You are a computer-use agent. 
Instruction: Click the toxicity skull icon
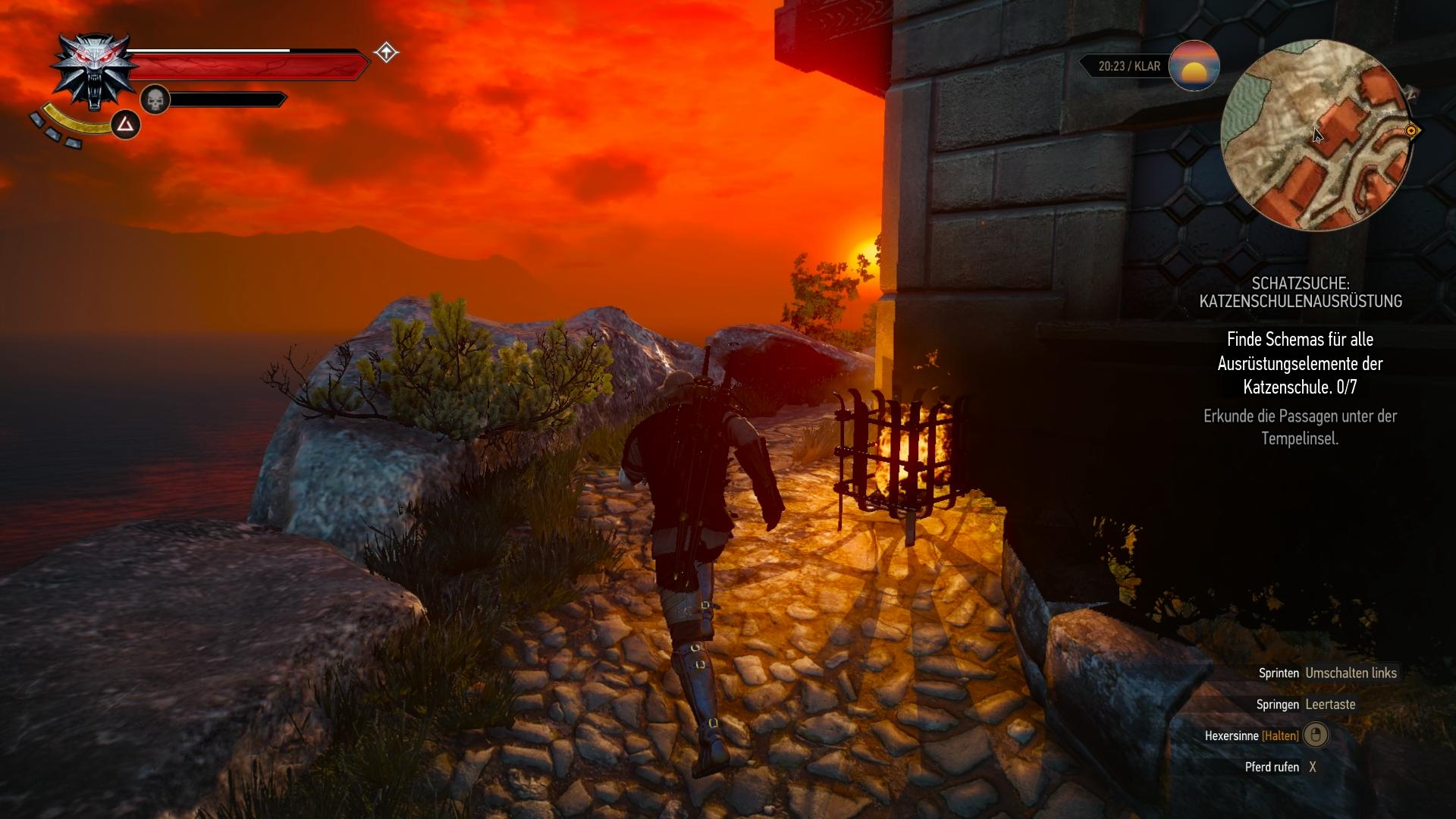tap(155, 99)
